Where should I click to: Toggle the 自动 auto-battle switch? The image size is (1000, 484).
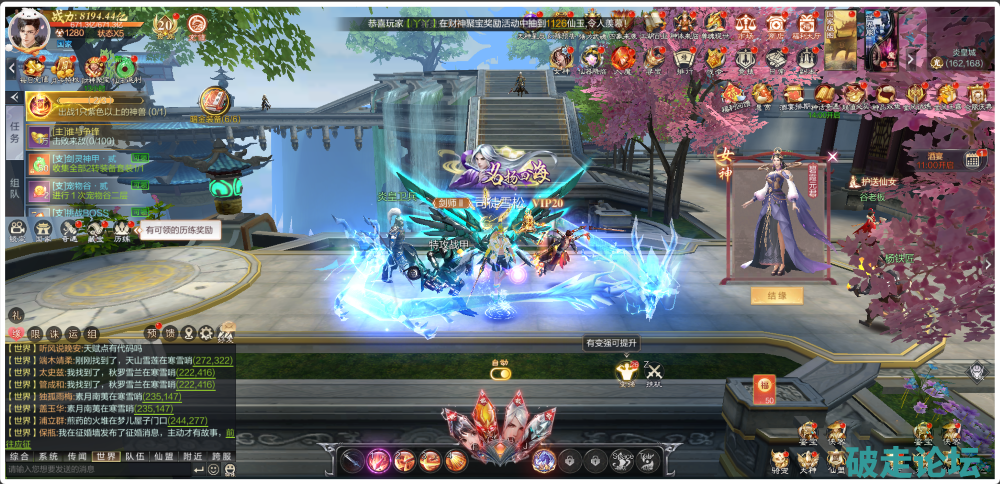[x=500, y=372]
